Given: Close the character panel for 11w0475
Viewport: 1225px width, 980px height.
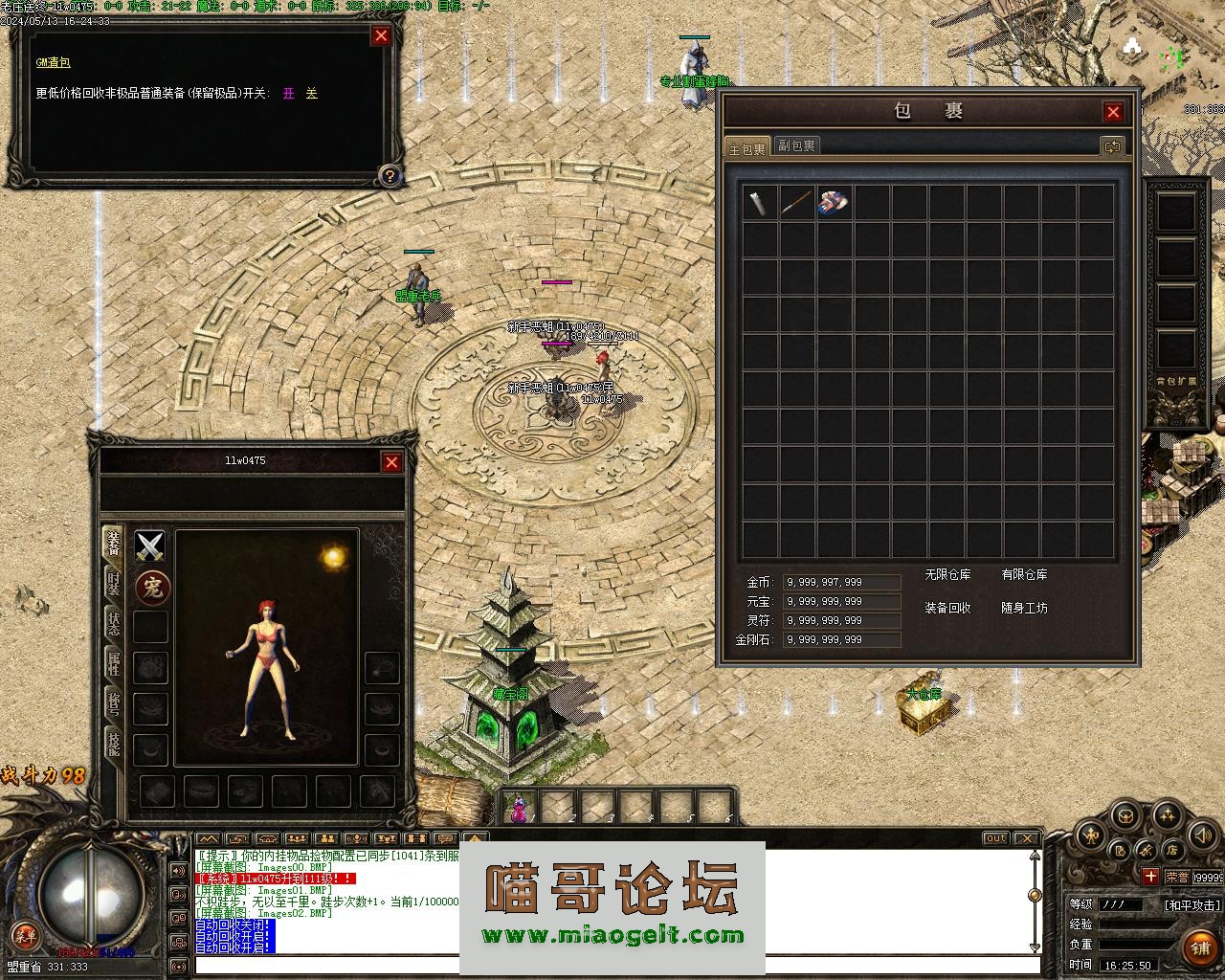Looking at the screenshot, I should coord(391,463).
